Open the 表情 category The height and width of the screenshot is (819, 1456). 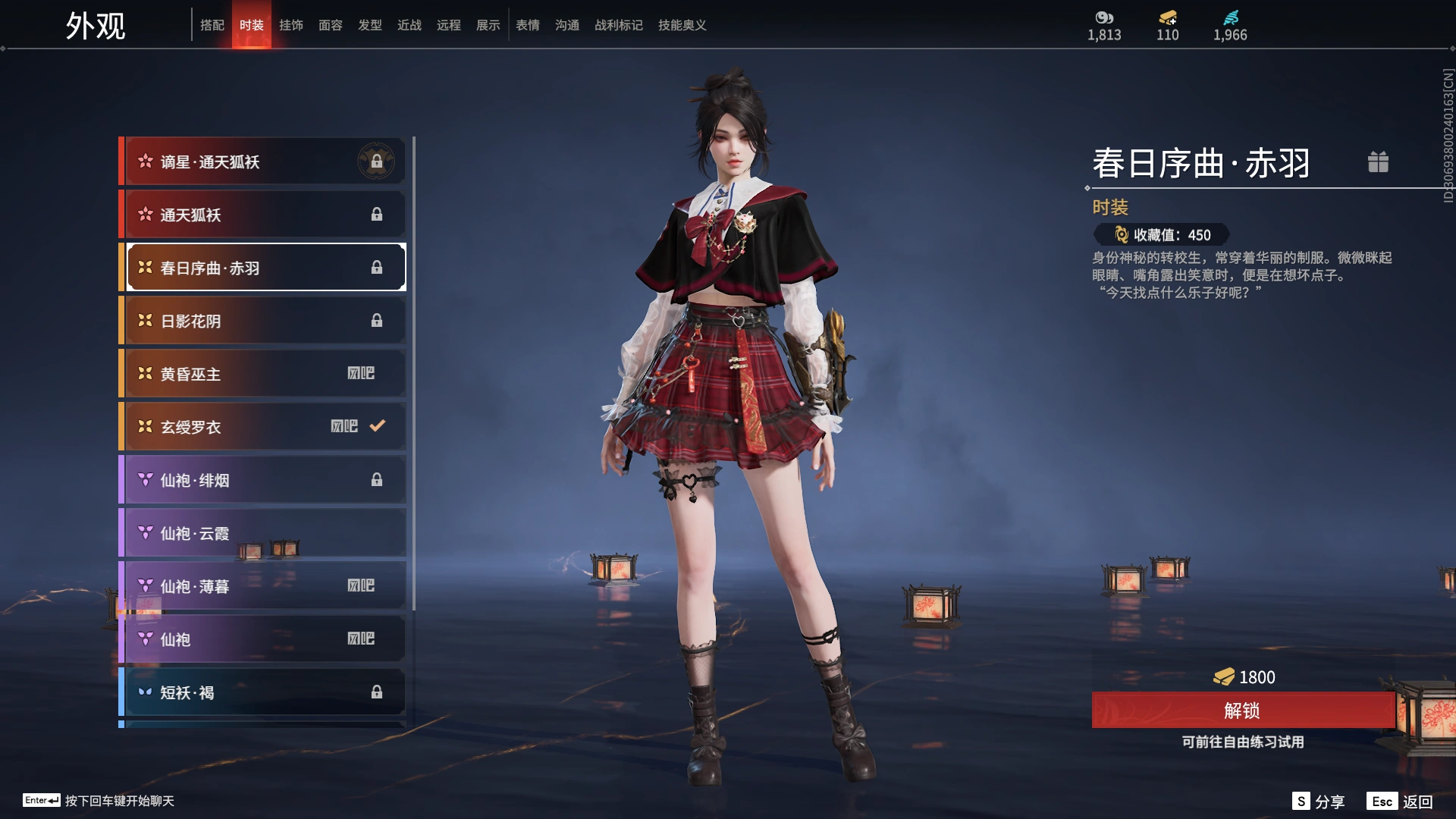[x=527, y=25]
